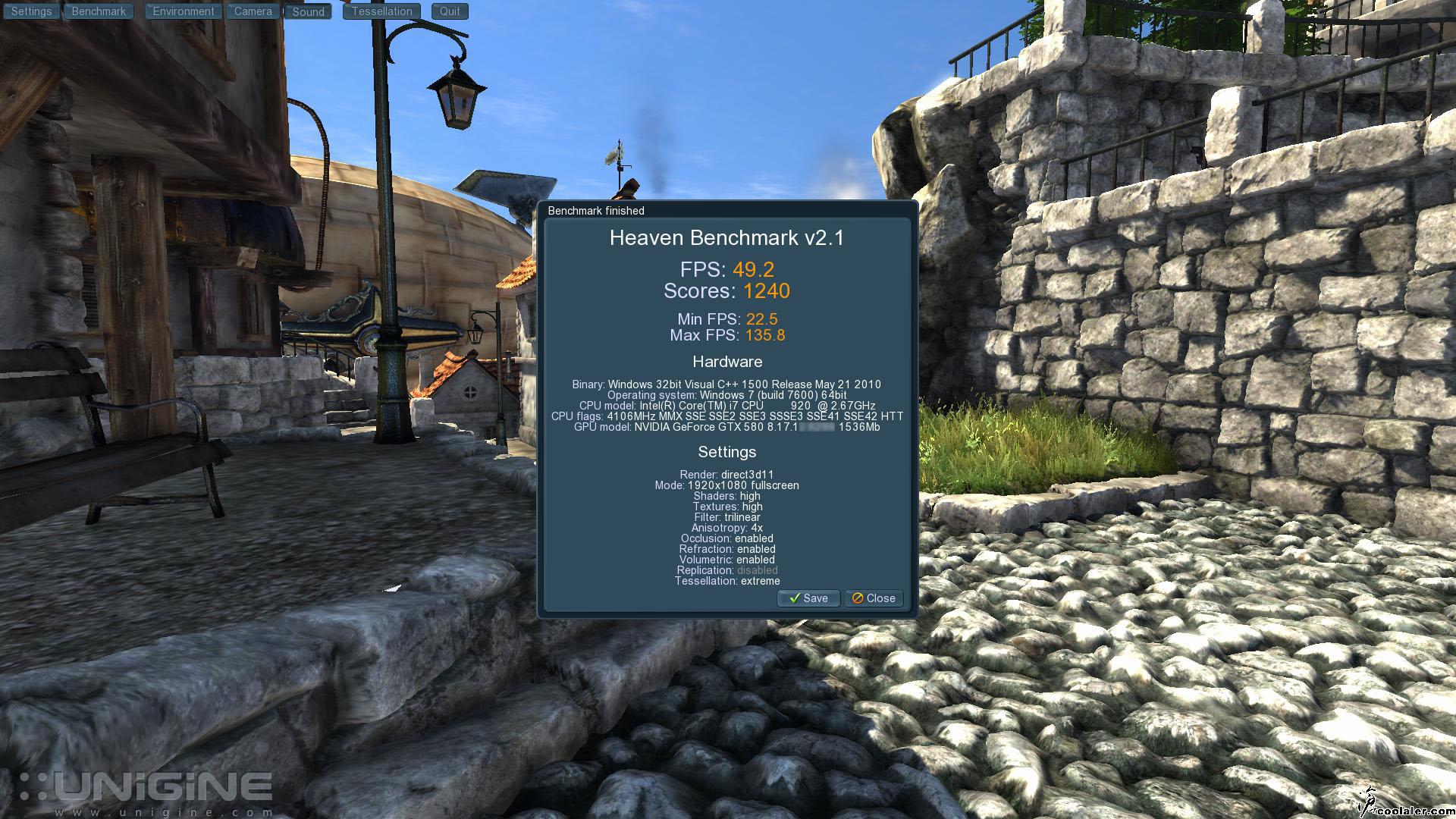Open the Environment options
1456x819 pixels.
[184, 11]
